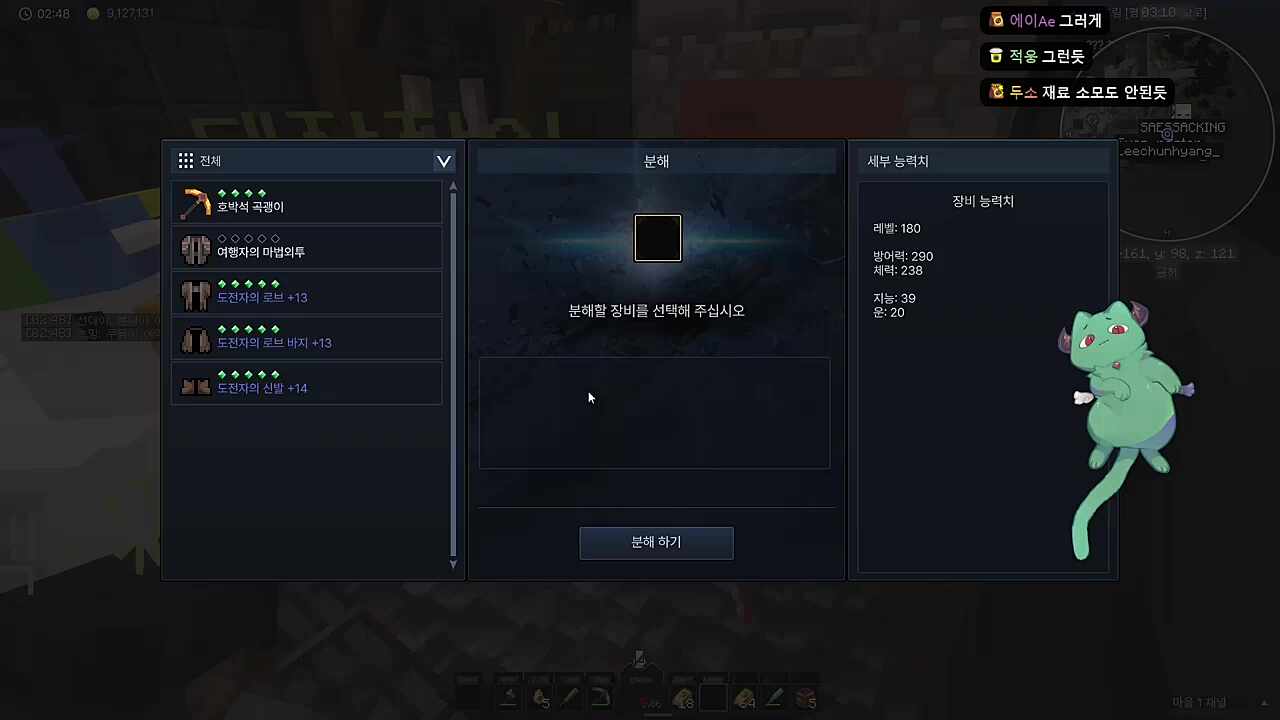Viewport: 1280px width, 720px height.
Task: Click the 여행자의 마법외투 coat icon
Action: (195, 248)
